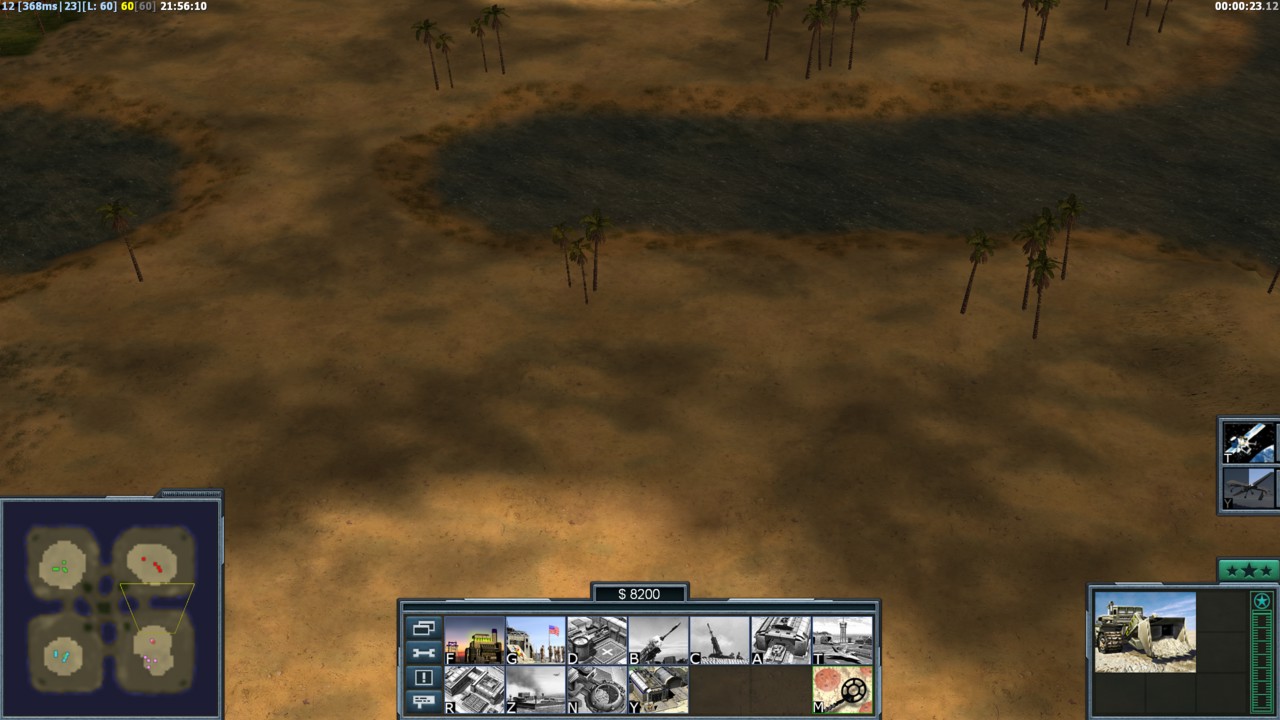Select the hangar-roofed building icon (Y)

click(658, 690)
